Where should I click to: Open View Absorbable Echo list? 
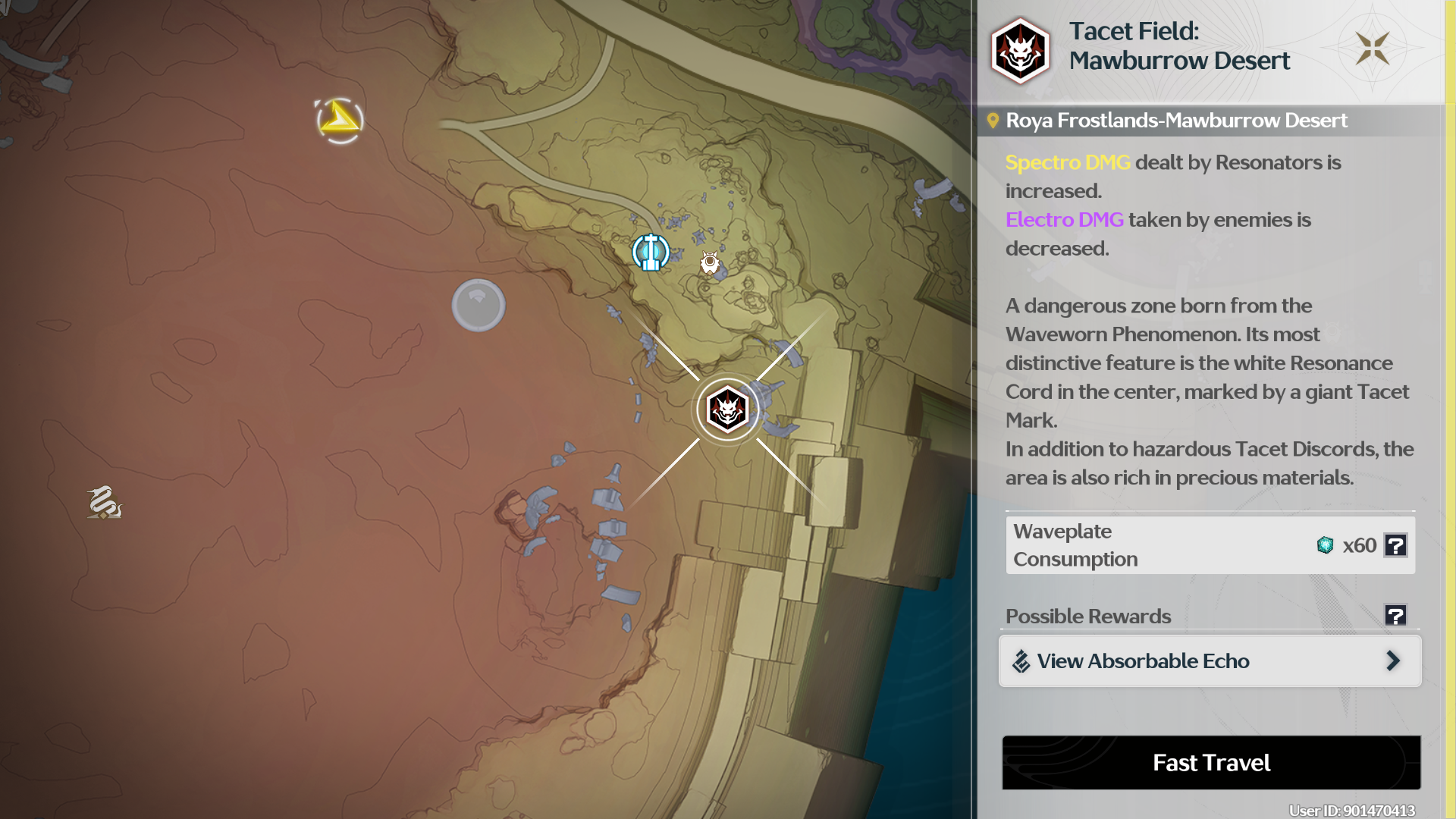[1210, 661]
